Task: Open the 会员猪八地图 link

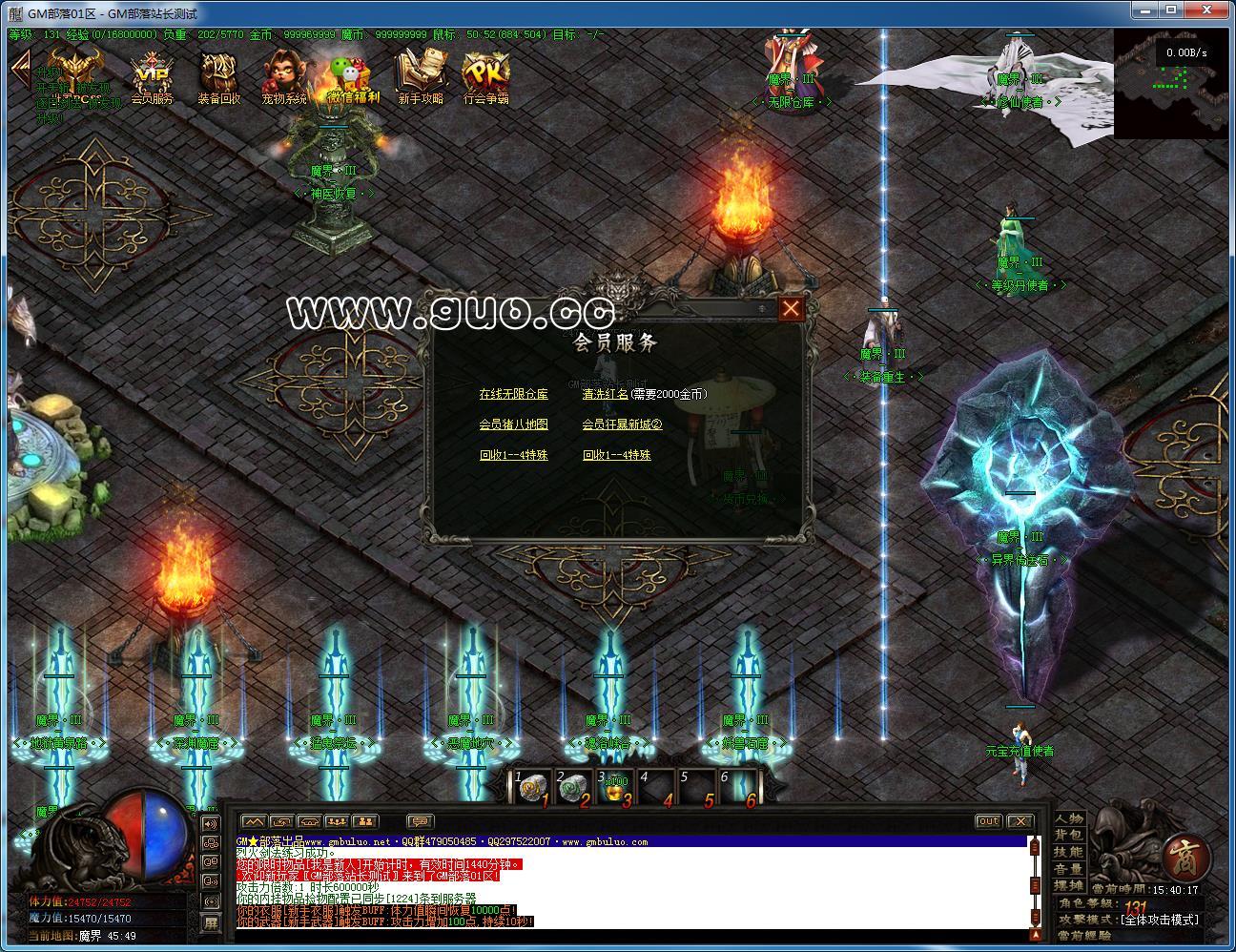Action: point(513,424)
